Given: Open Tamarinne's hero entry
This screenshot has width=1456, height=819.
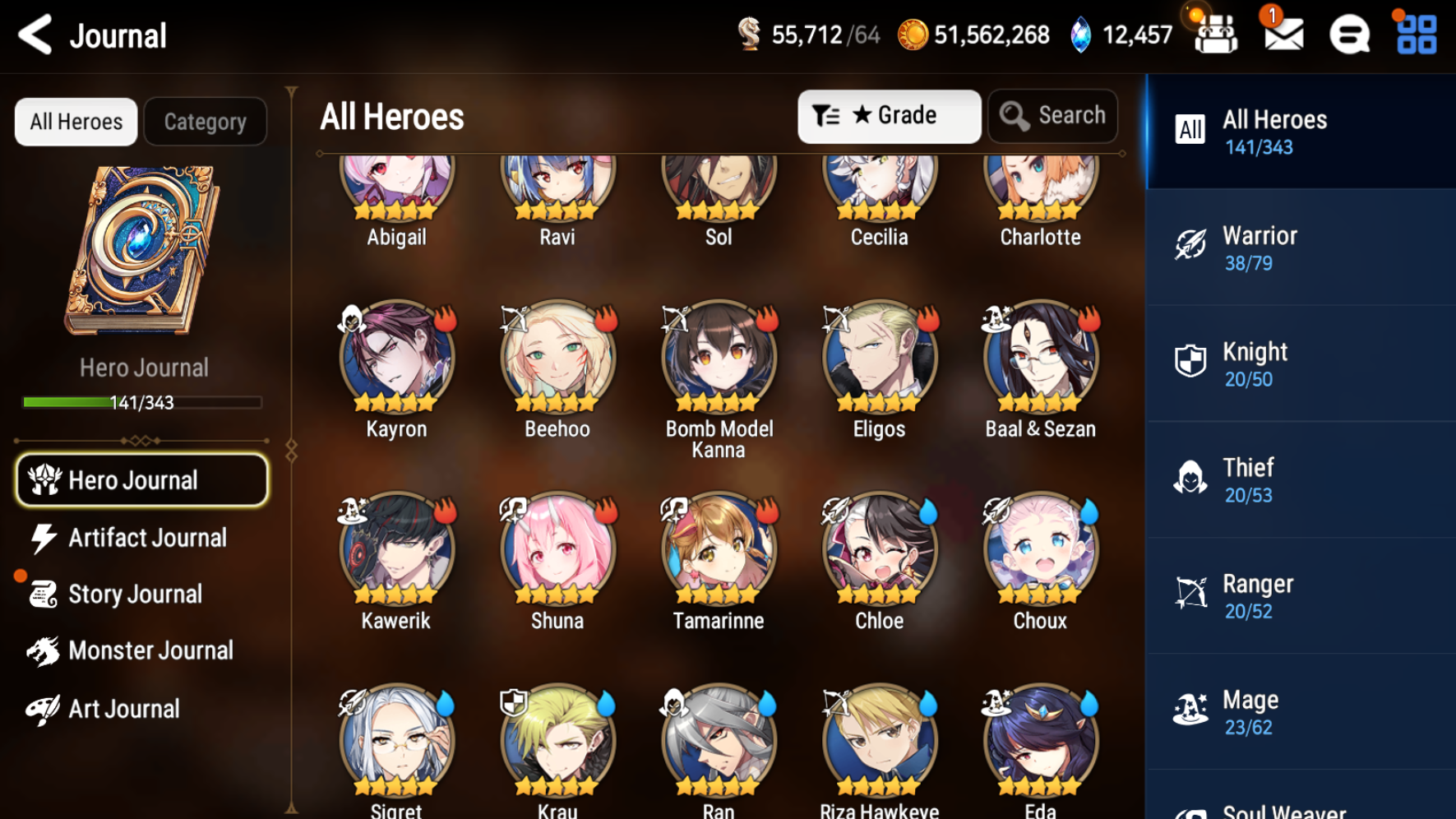Looking at the screenshot, I should (x=719, y=550).
